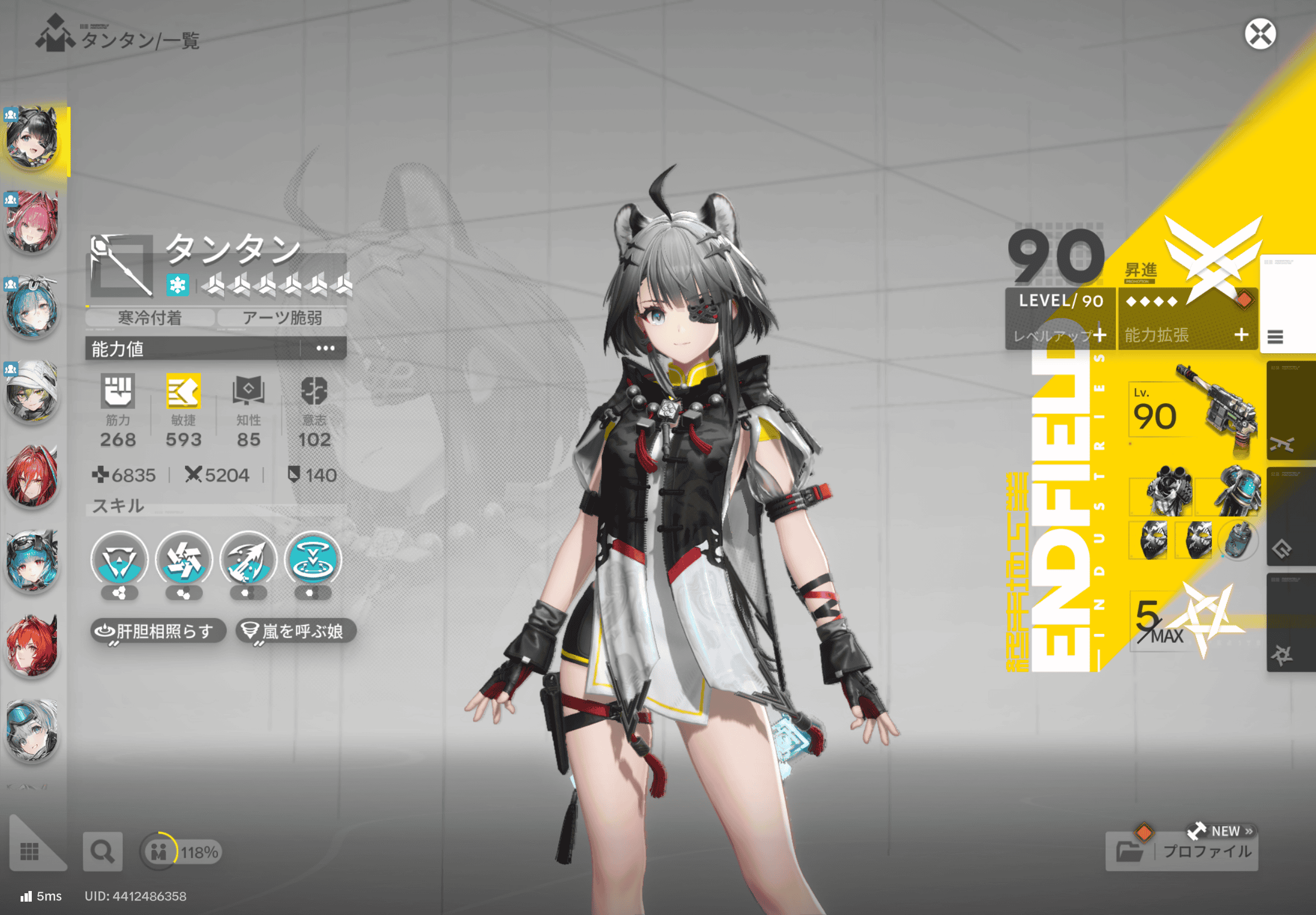Open the ultimate skill with circular landing icon
1316x915 pixels.
pos(313,560)
